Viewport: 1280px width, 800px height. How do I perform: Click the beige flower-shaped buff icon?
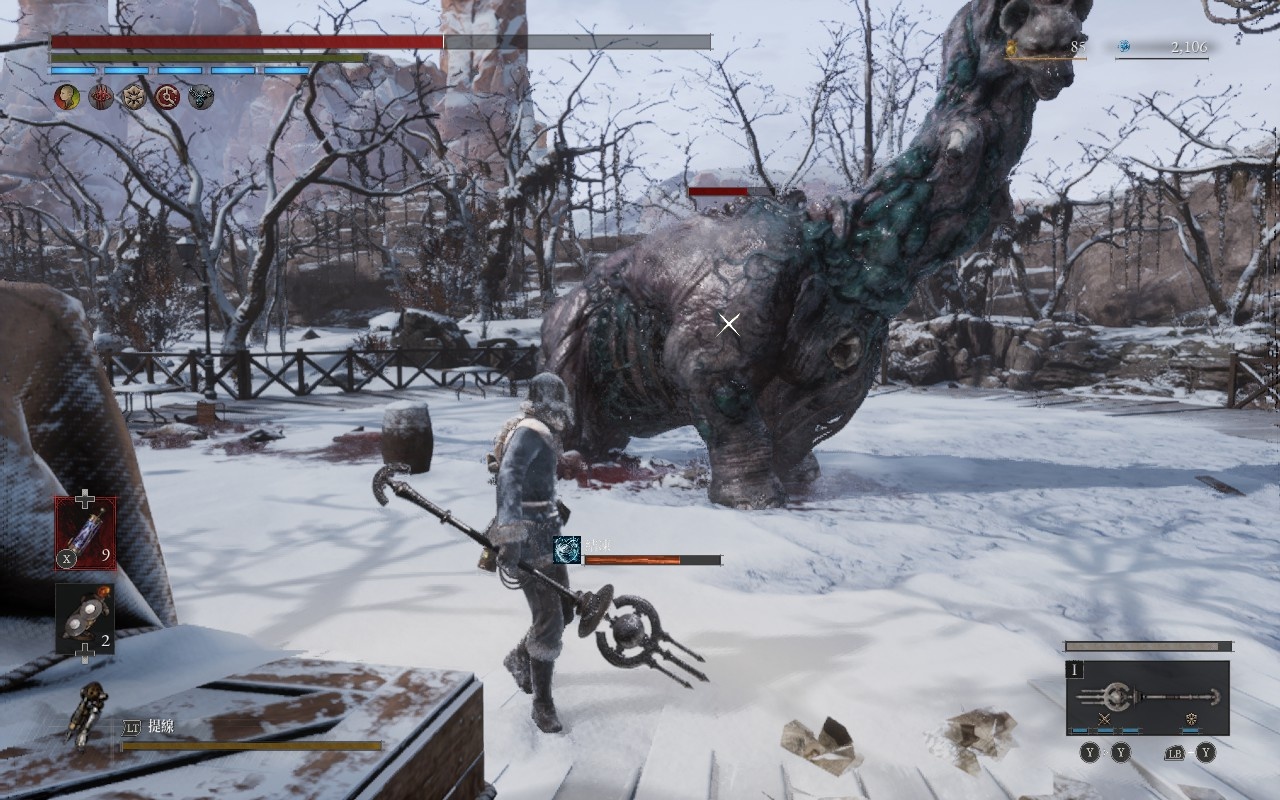point(134,97)
